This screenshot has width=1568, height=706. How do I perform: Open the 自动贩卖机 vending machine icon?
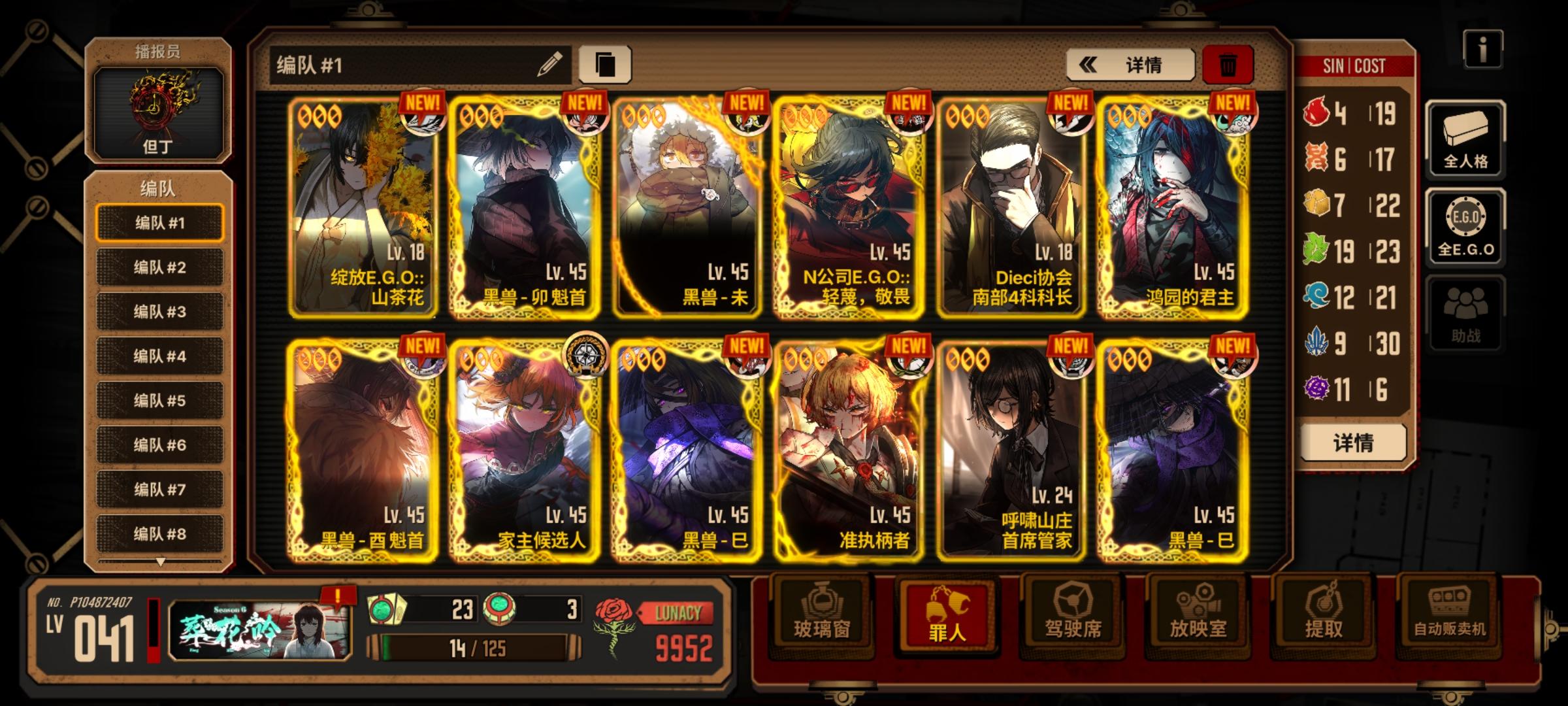tap(1452, 616)
